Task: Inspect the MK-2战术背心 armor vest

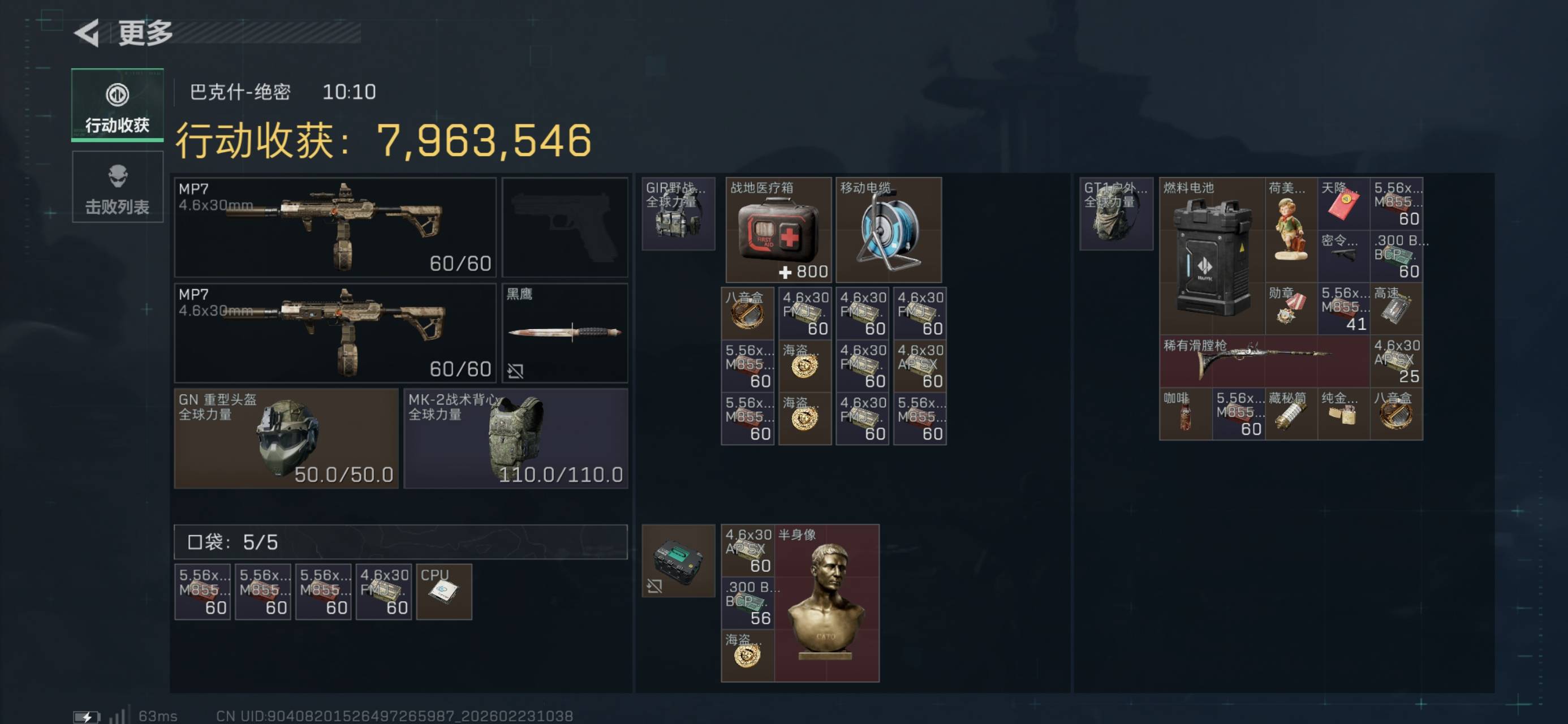Action: 515,438
